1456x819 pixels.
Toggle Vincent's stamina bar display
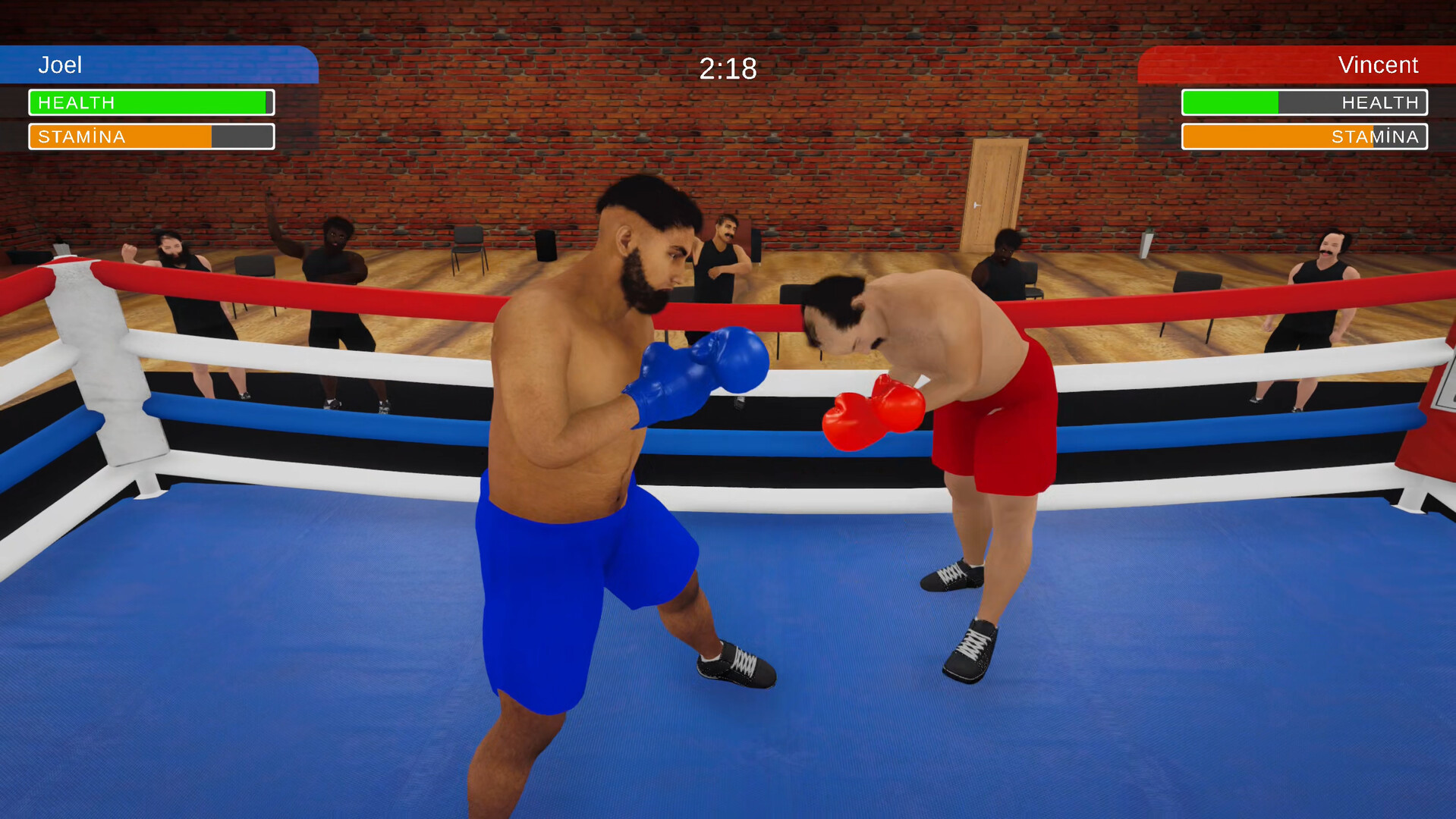tap(1303, 136)
